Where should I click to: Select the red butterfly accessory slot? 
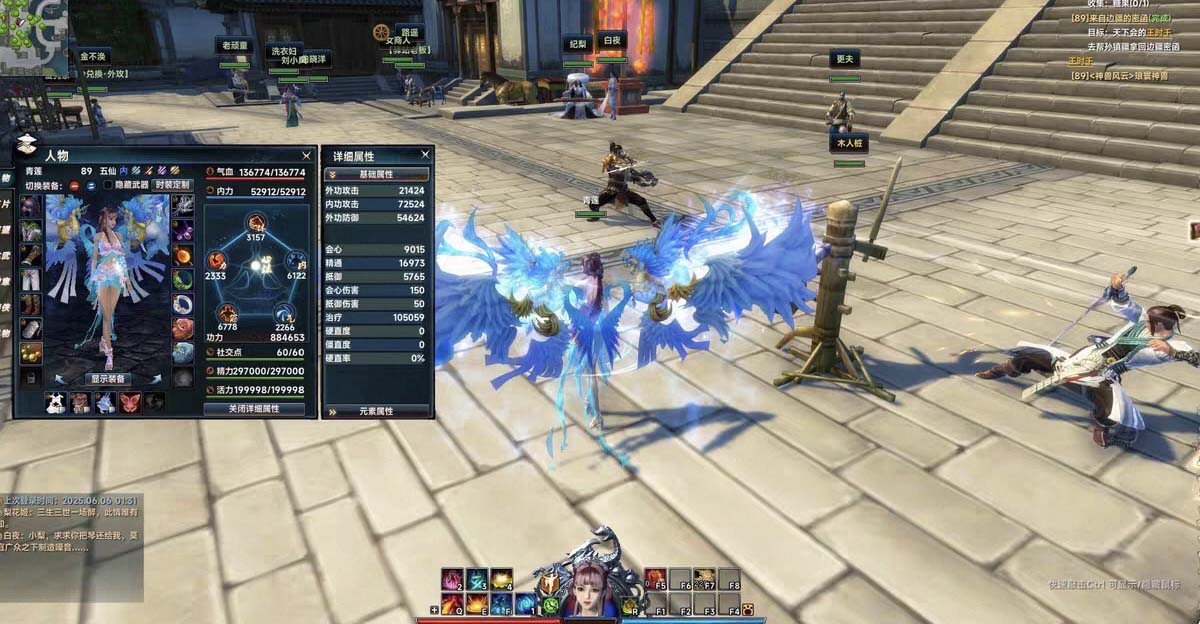click(131, 402)
